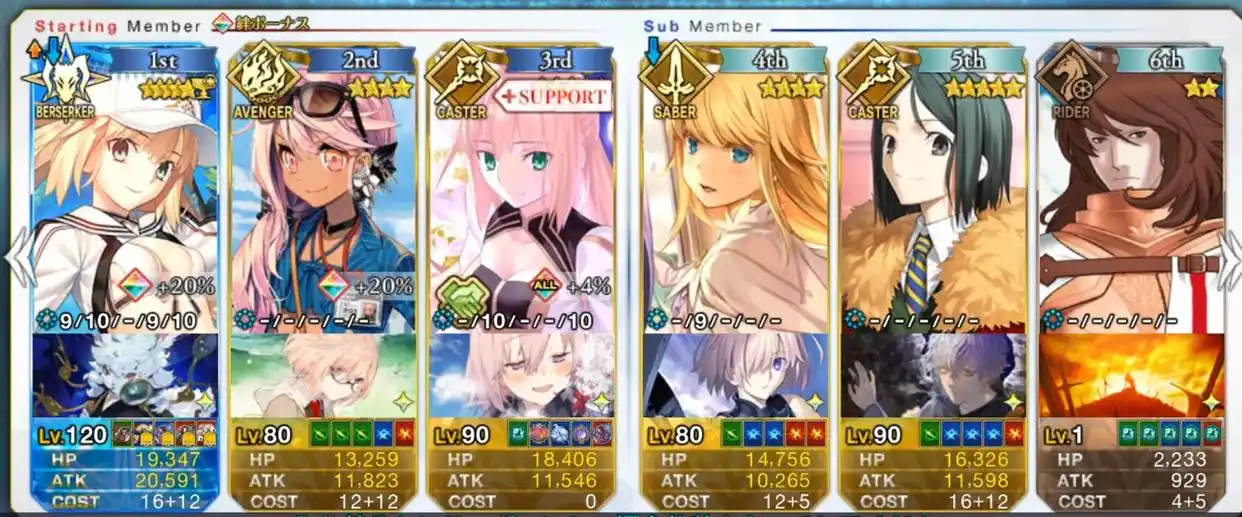The image size is (1242, 517).
Task: Open the Avenger's equipped craft essence
Action: click(322, 375)
